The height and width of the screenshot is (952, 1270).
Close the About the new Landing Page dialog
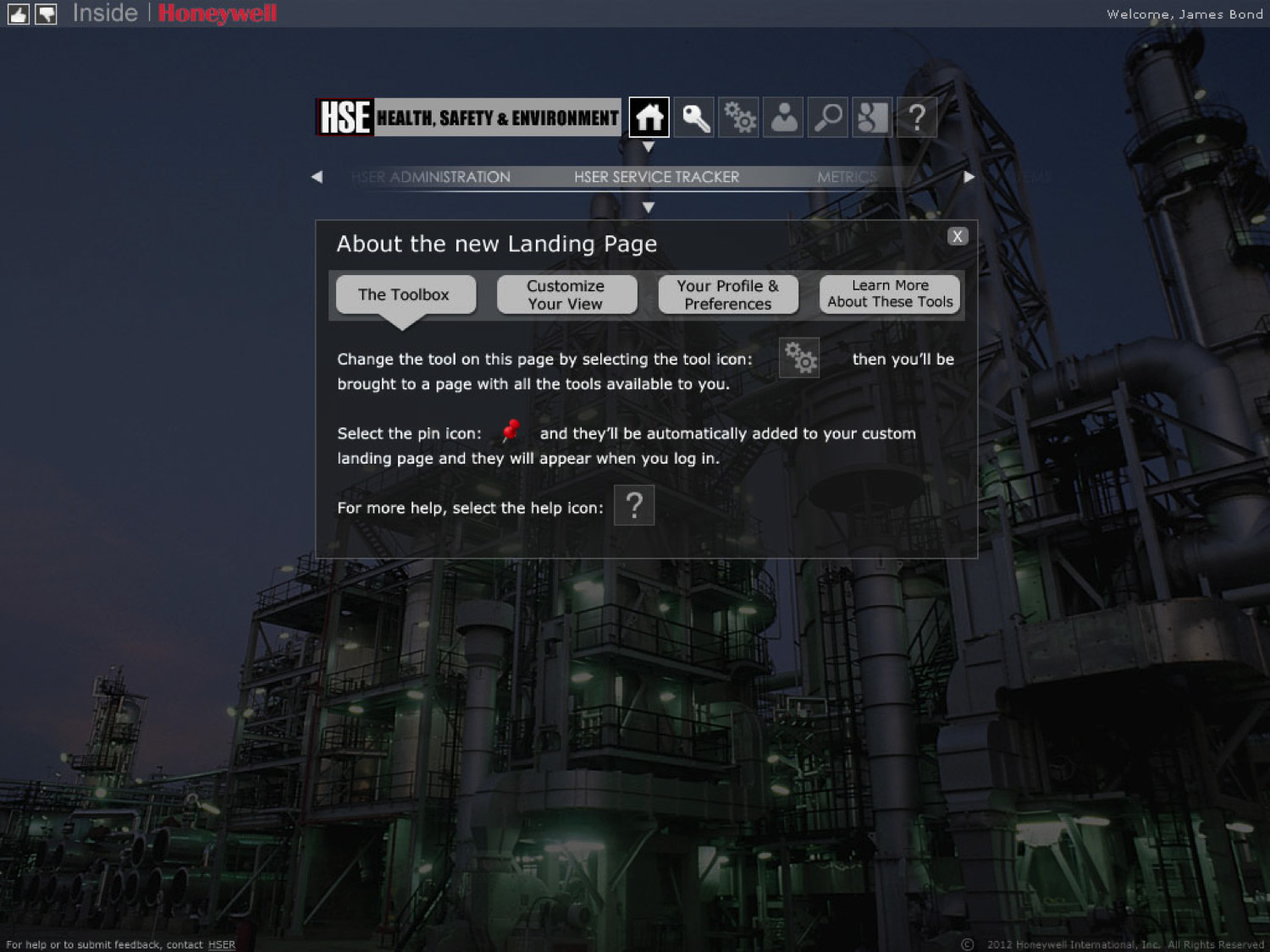958,236
